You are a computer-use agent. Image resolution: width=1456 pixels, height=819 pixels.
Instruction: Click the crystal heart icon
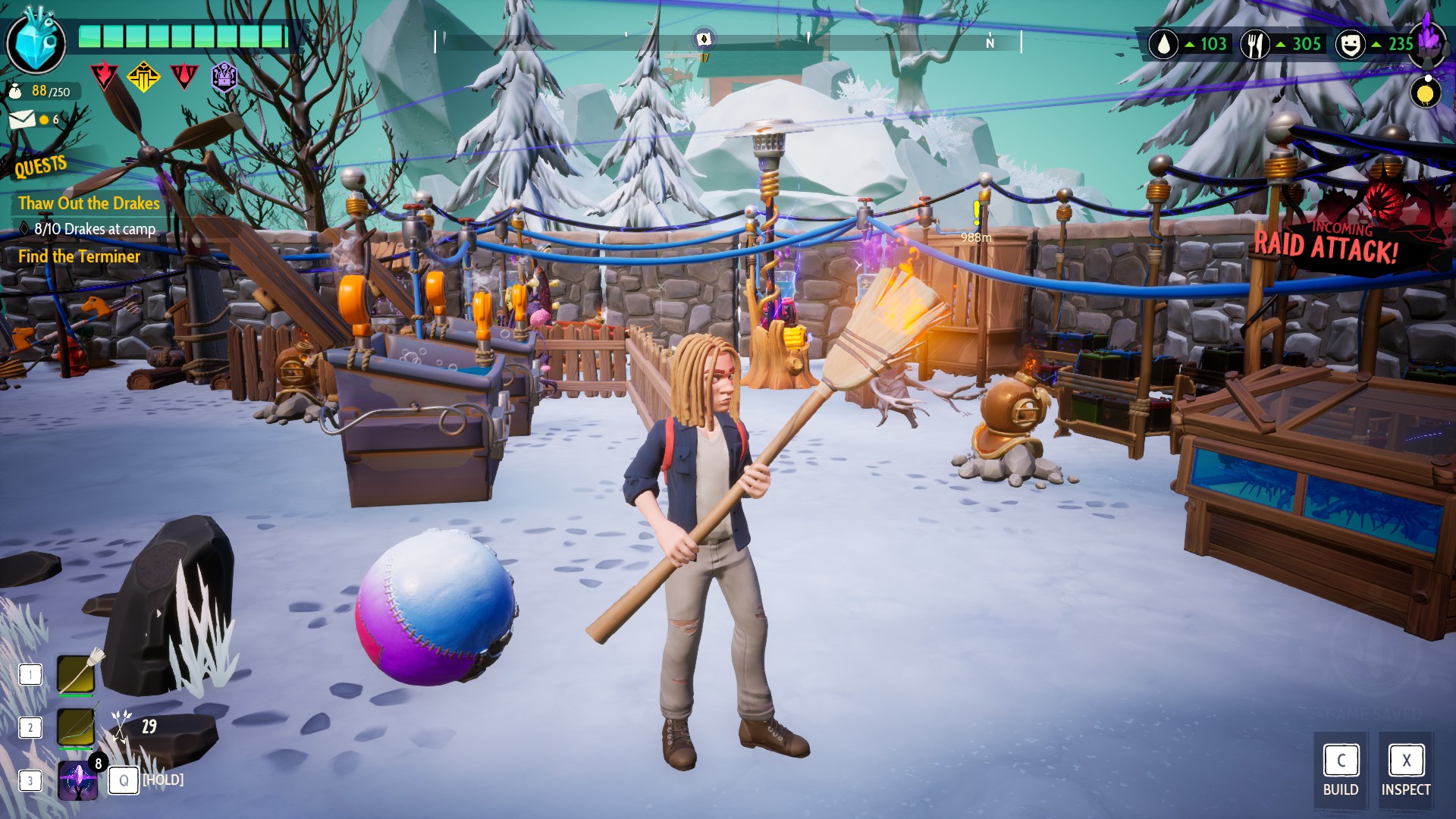click(x=36, y=43)
